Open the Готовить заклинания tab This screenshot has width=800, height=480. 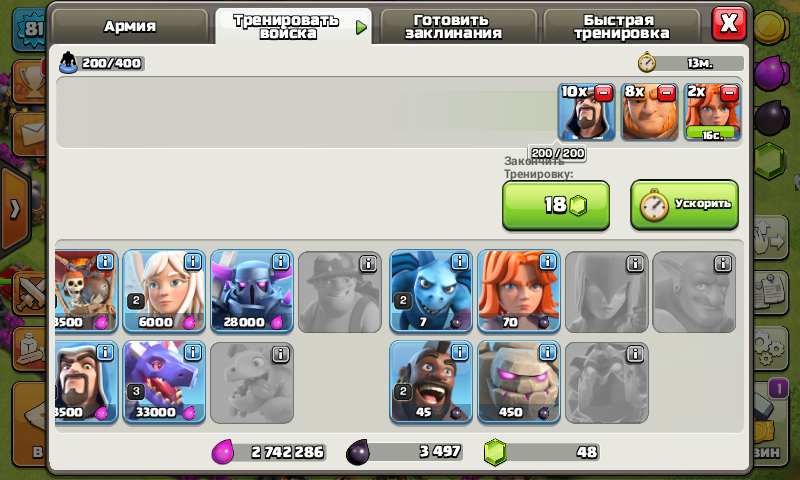tap(453, 26)
